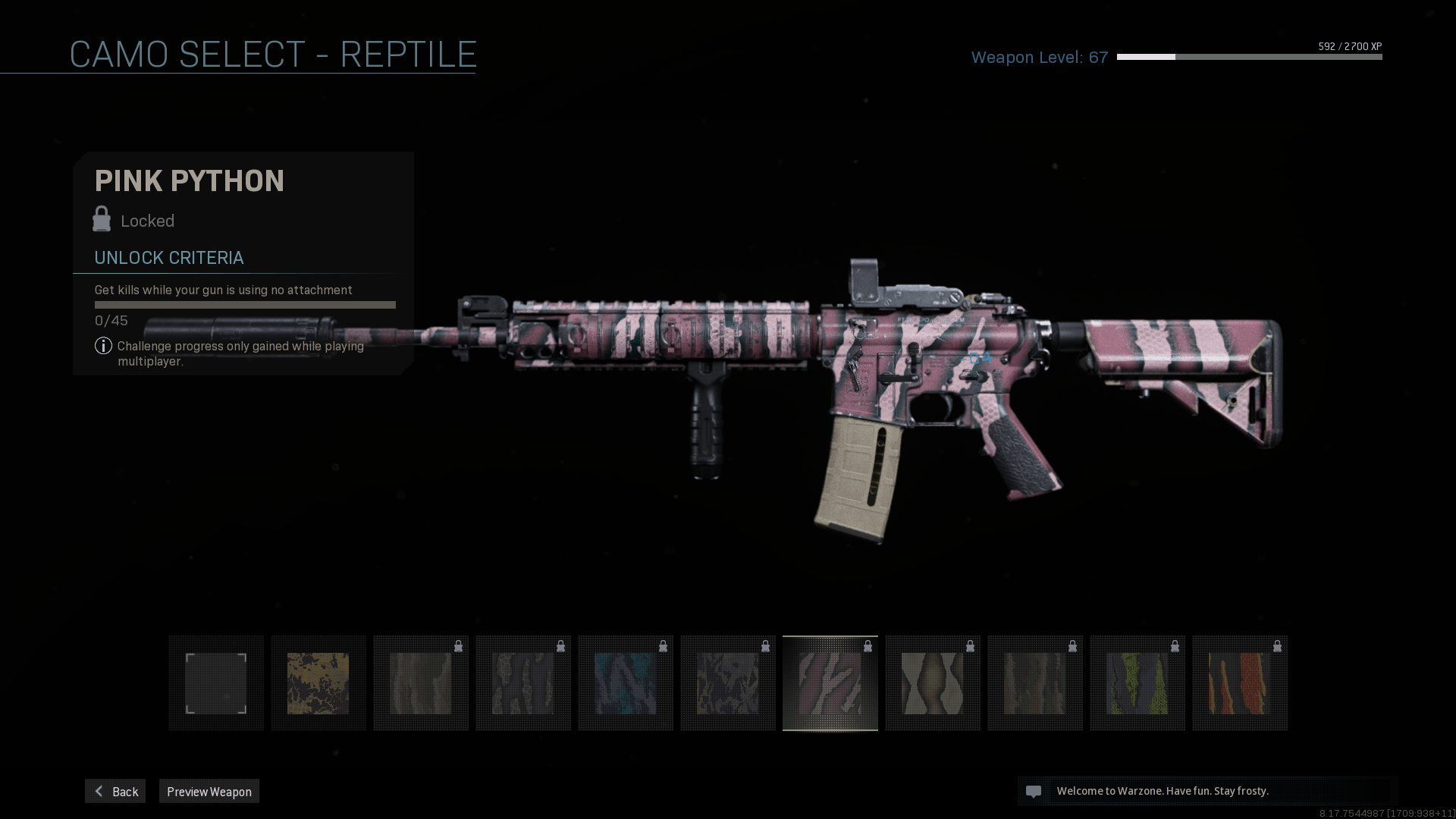Screen dimensions: 1456x819
Task: Pick the highlighted Pink Python camo tile
Action: pos(830,683)
